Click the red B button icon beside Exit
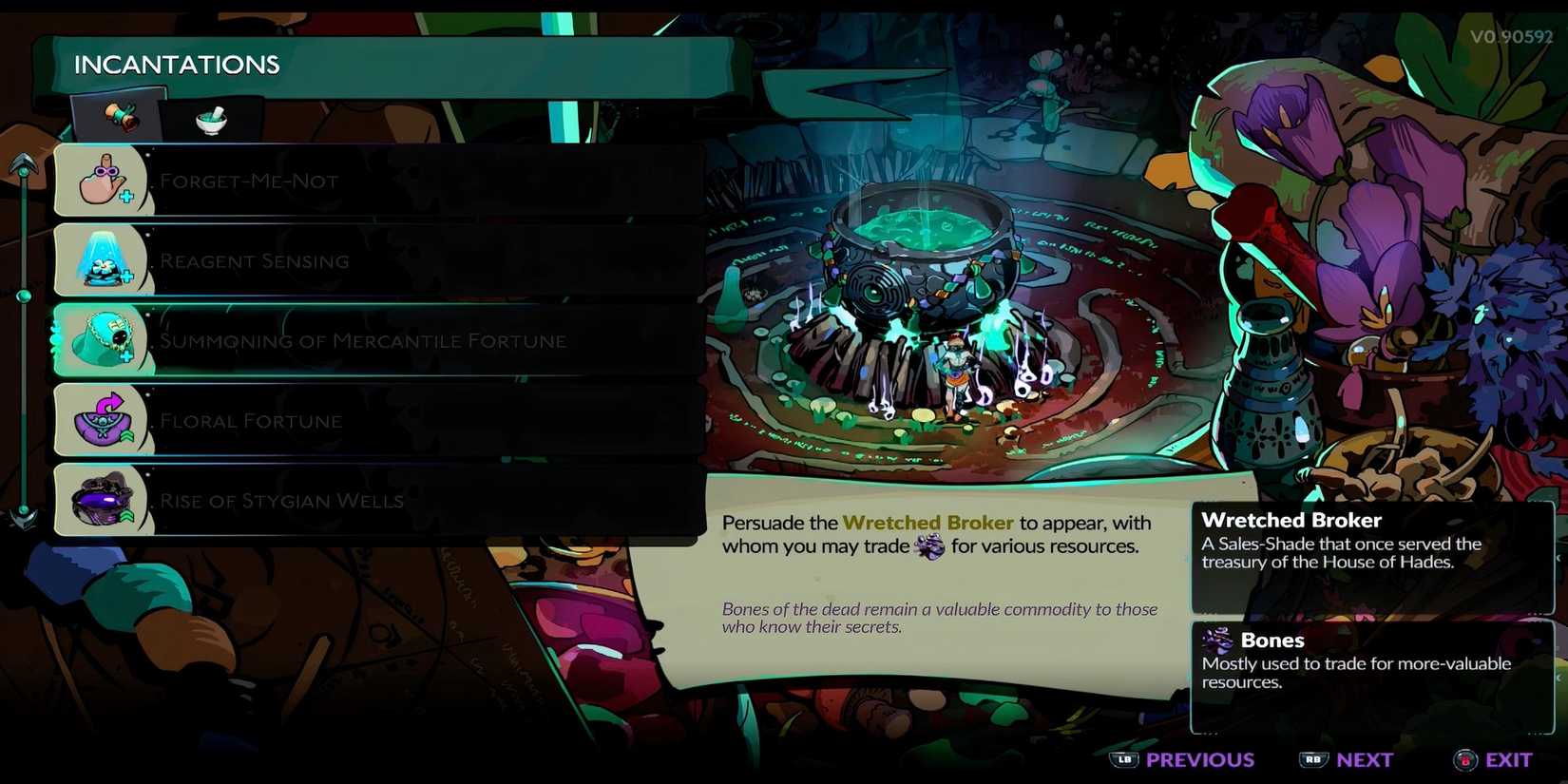 (x=1463, y=759)
